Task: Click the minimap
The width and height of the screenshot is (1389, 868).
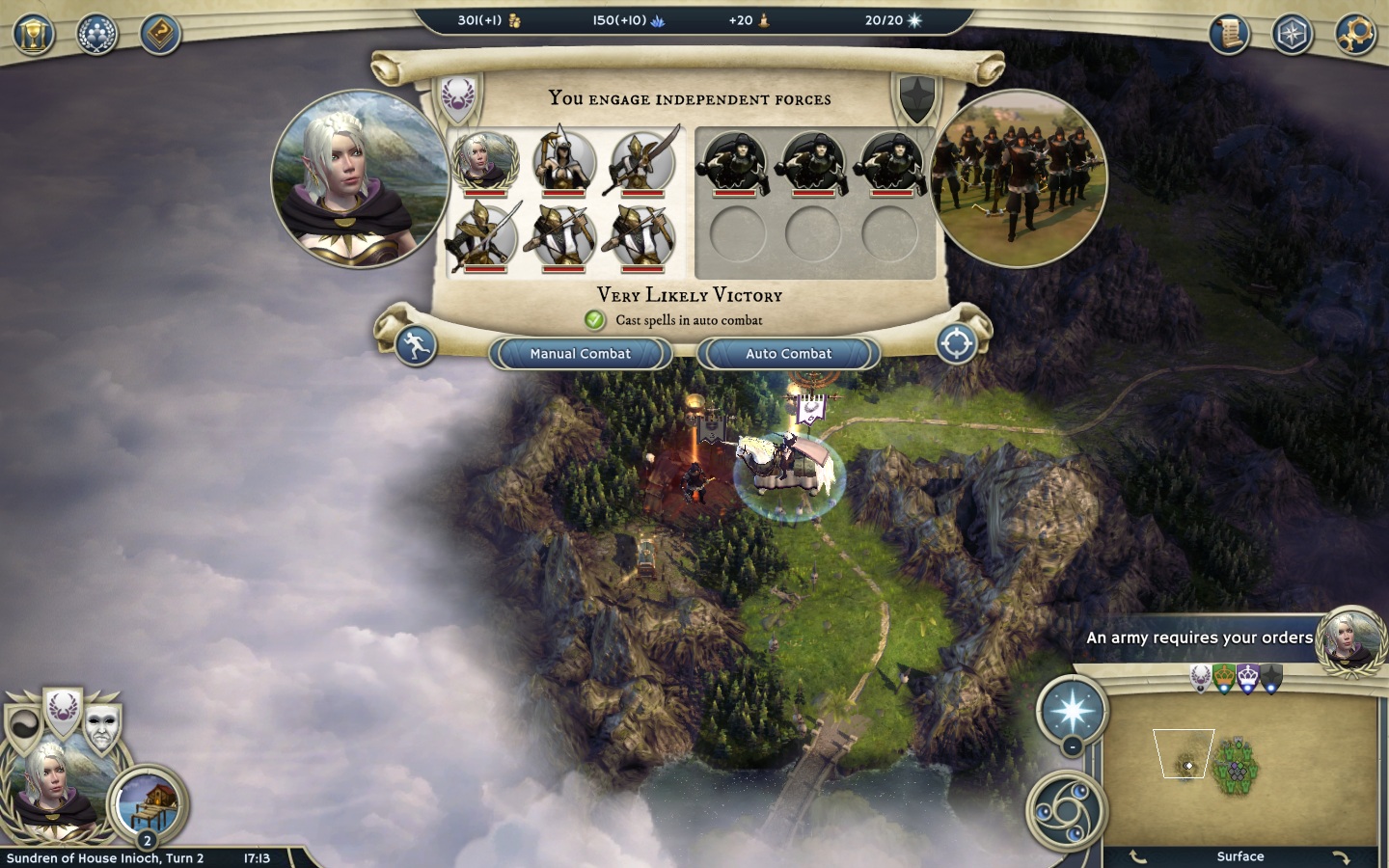Action: [x=1239, y=769]
